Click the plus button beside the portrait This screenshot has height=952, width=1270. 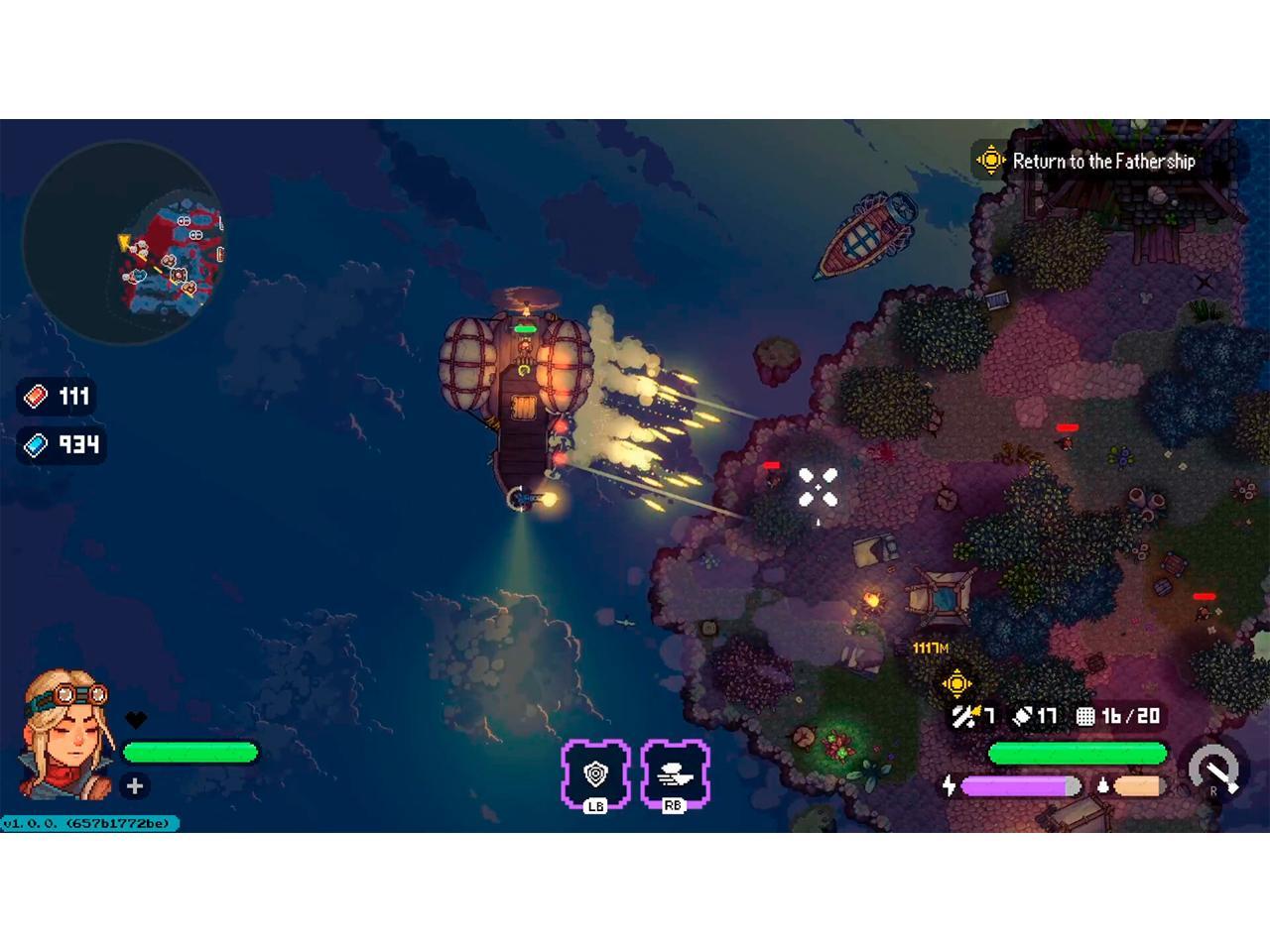(x=135, y=786)
